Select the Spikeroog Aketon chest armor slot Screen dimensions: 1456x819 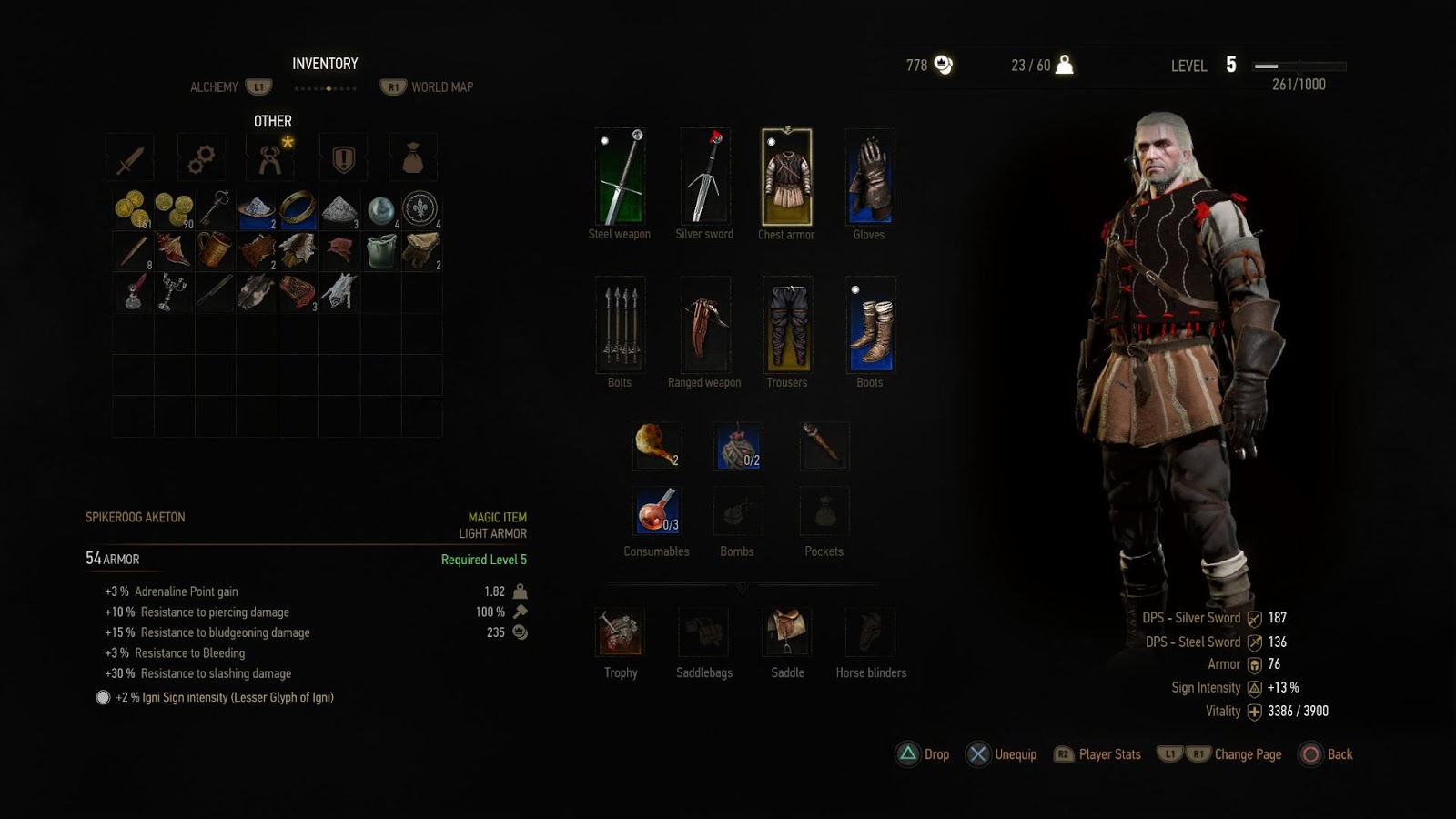point(786,177)
